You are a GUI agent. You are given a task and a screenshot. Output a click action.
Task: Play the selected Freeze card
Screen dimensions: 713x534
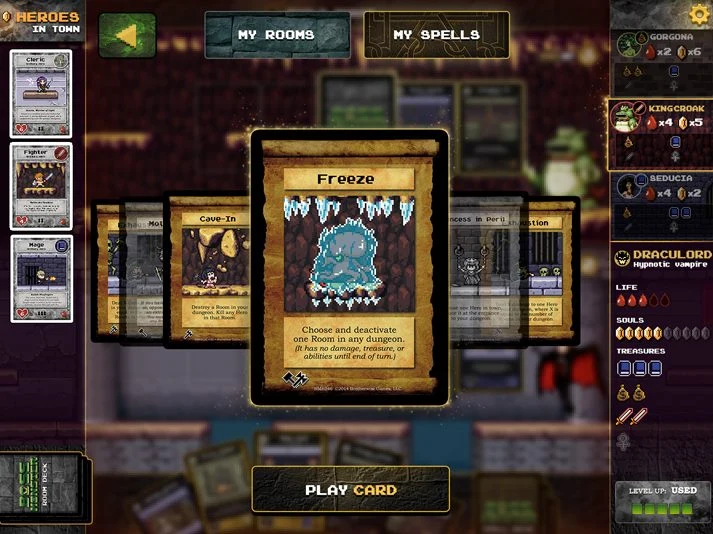[x=350, y=489]
